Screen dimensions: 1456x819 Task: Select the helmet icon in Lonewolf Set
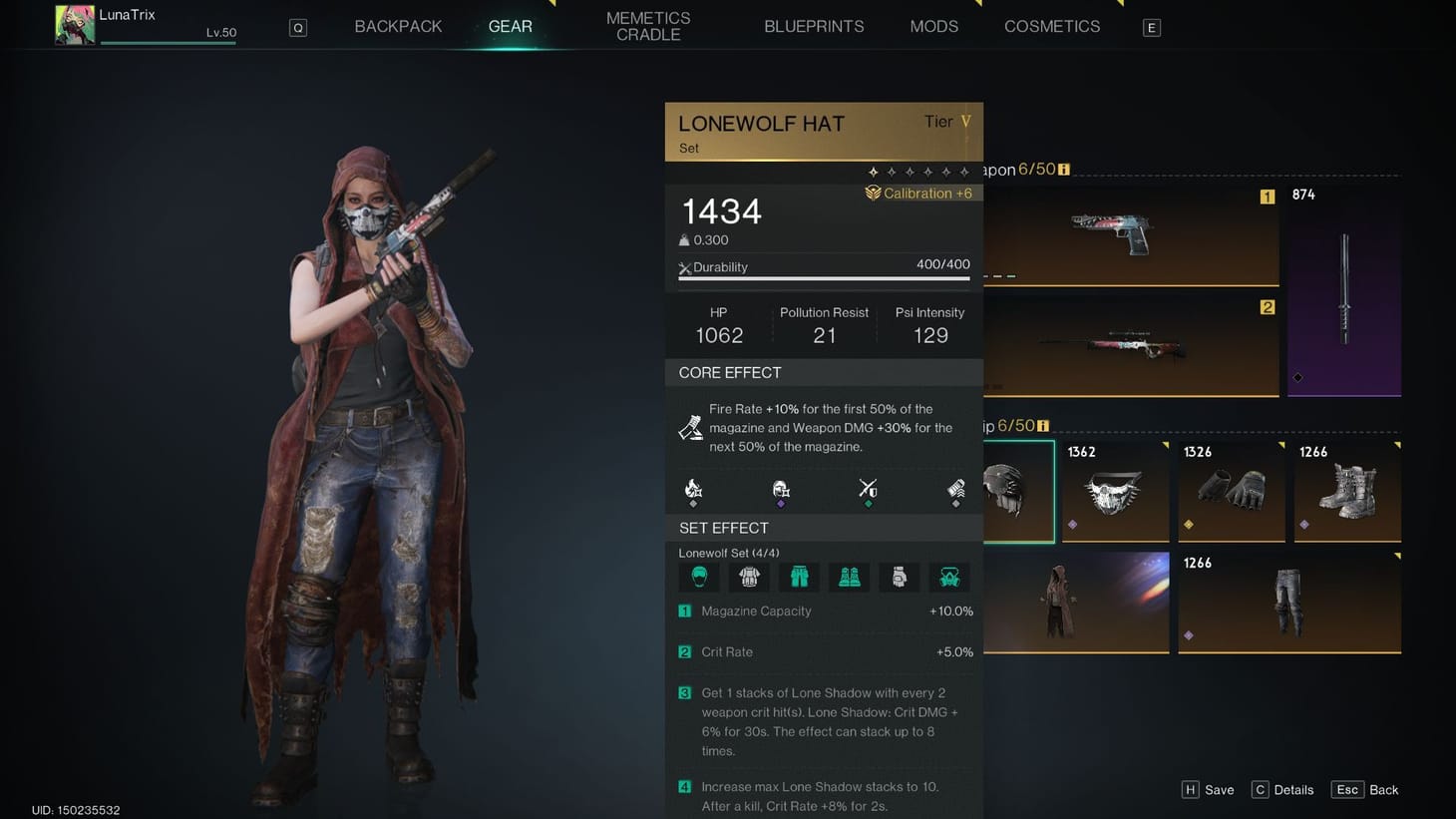pyautogui.click(x=698, y=577)
